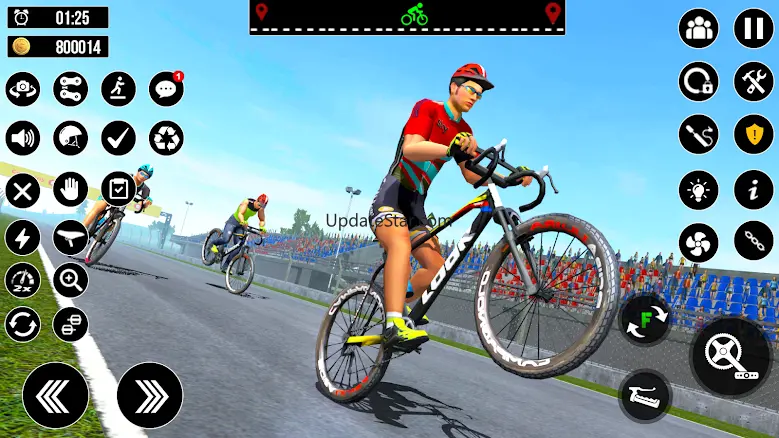Switch the camera view
The image size is (779, 438).
click(23, 89)
